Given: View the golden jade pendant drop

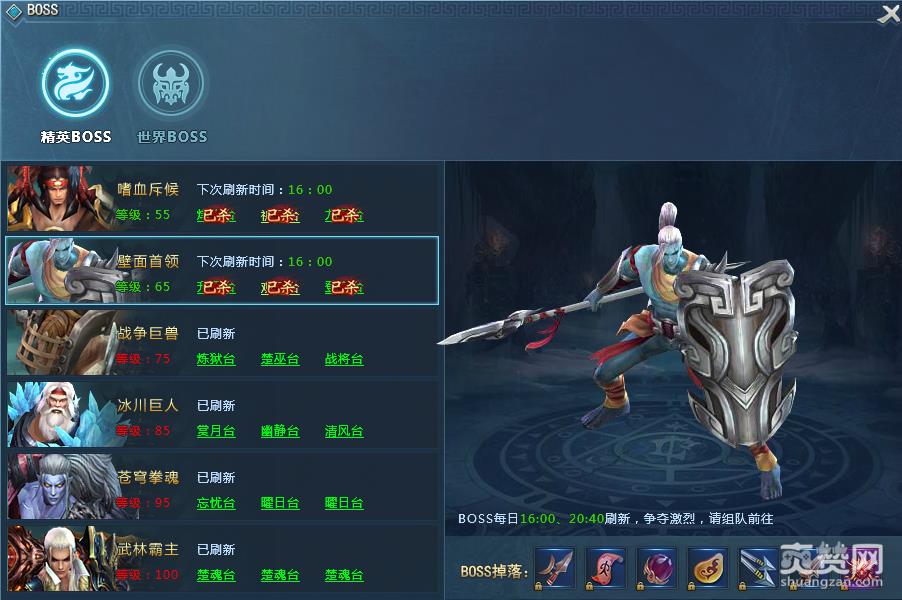Looking at the screenshot, I should (707, 567).
